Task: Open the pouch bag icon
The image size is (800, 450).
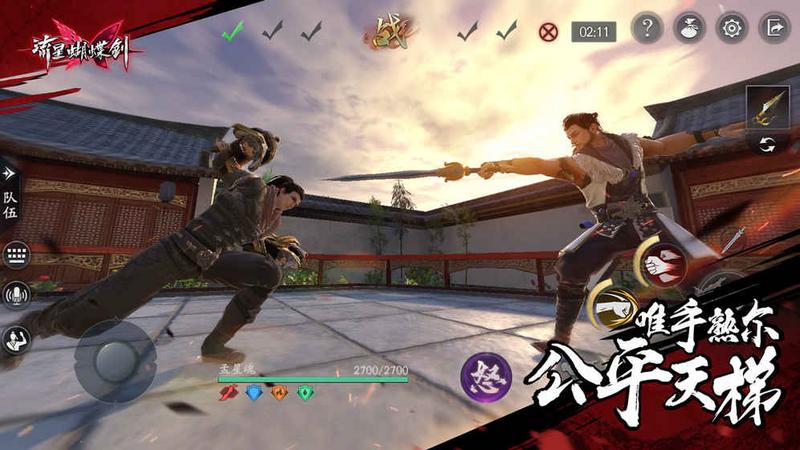Action: (x=690, y=28)
